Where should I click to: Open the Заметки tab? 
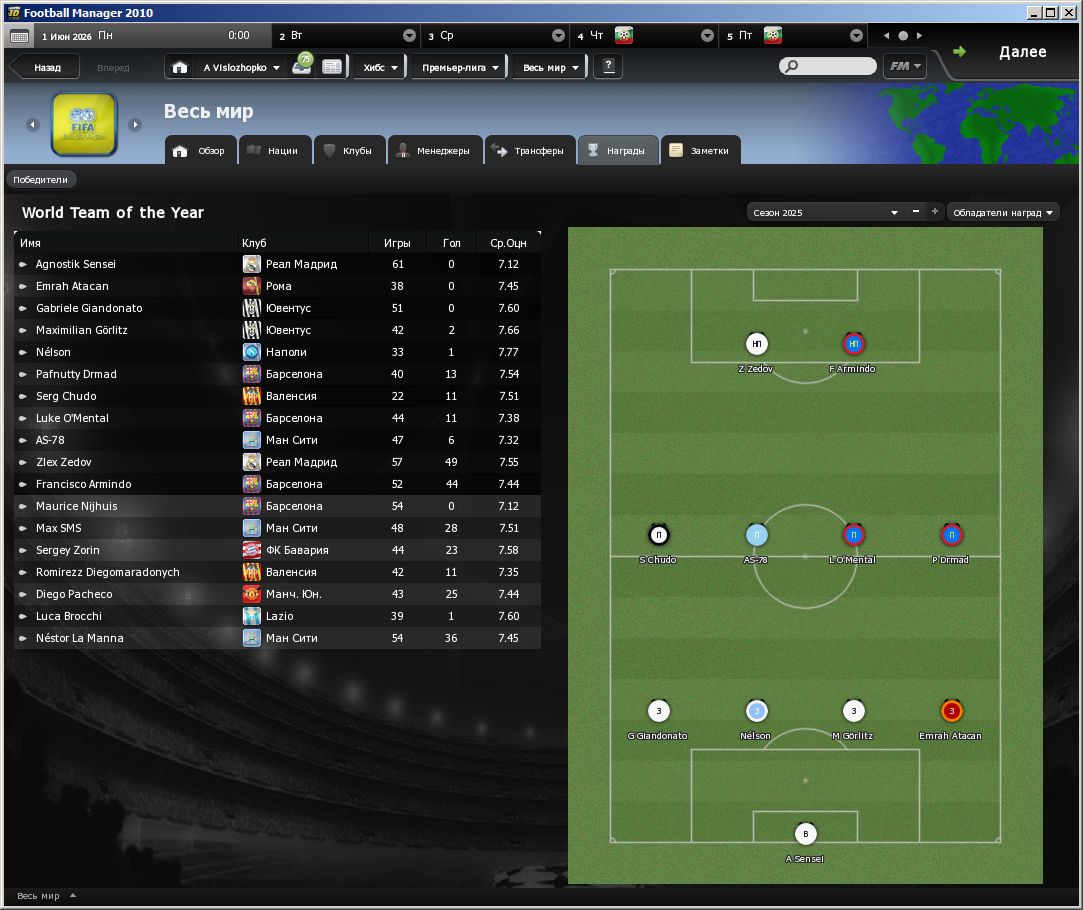(701, 151)
